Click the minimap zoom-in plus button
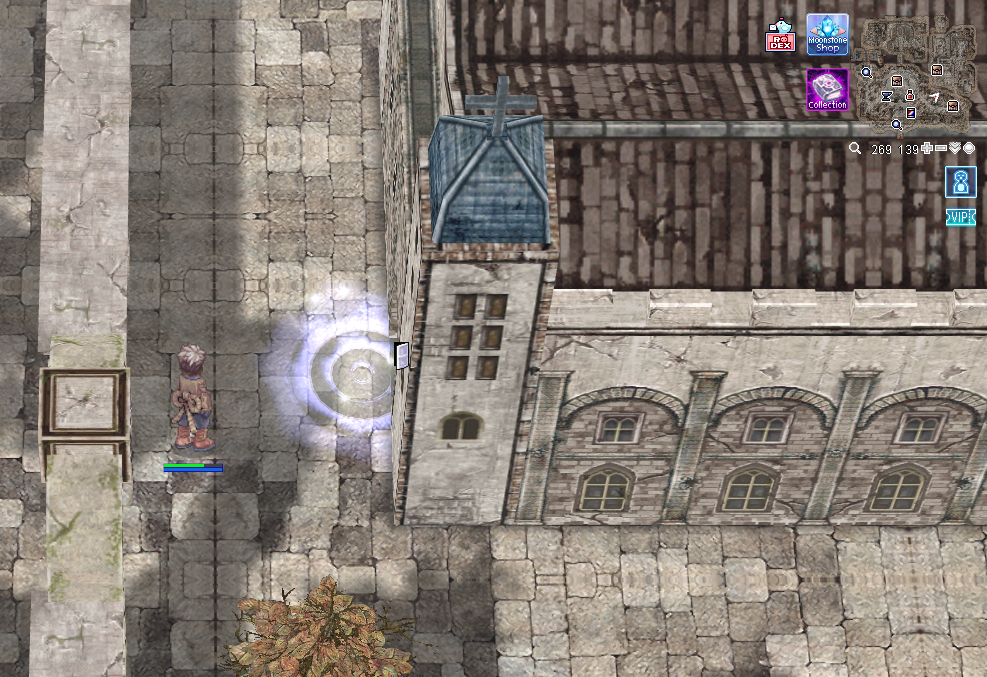 coord(927,149)
